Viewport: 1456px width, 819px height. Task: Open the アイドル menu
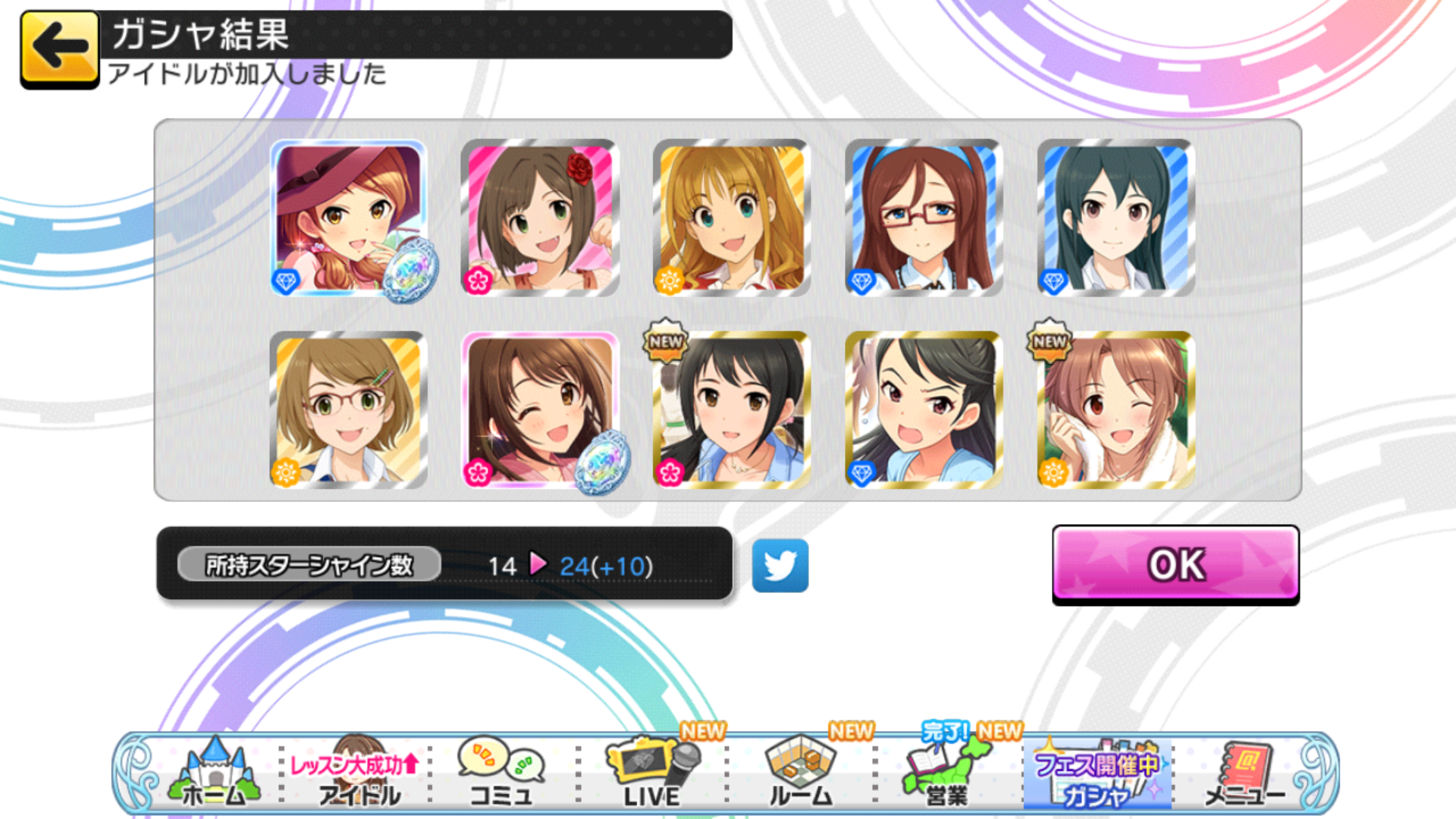356,772
